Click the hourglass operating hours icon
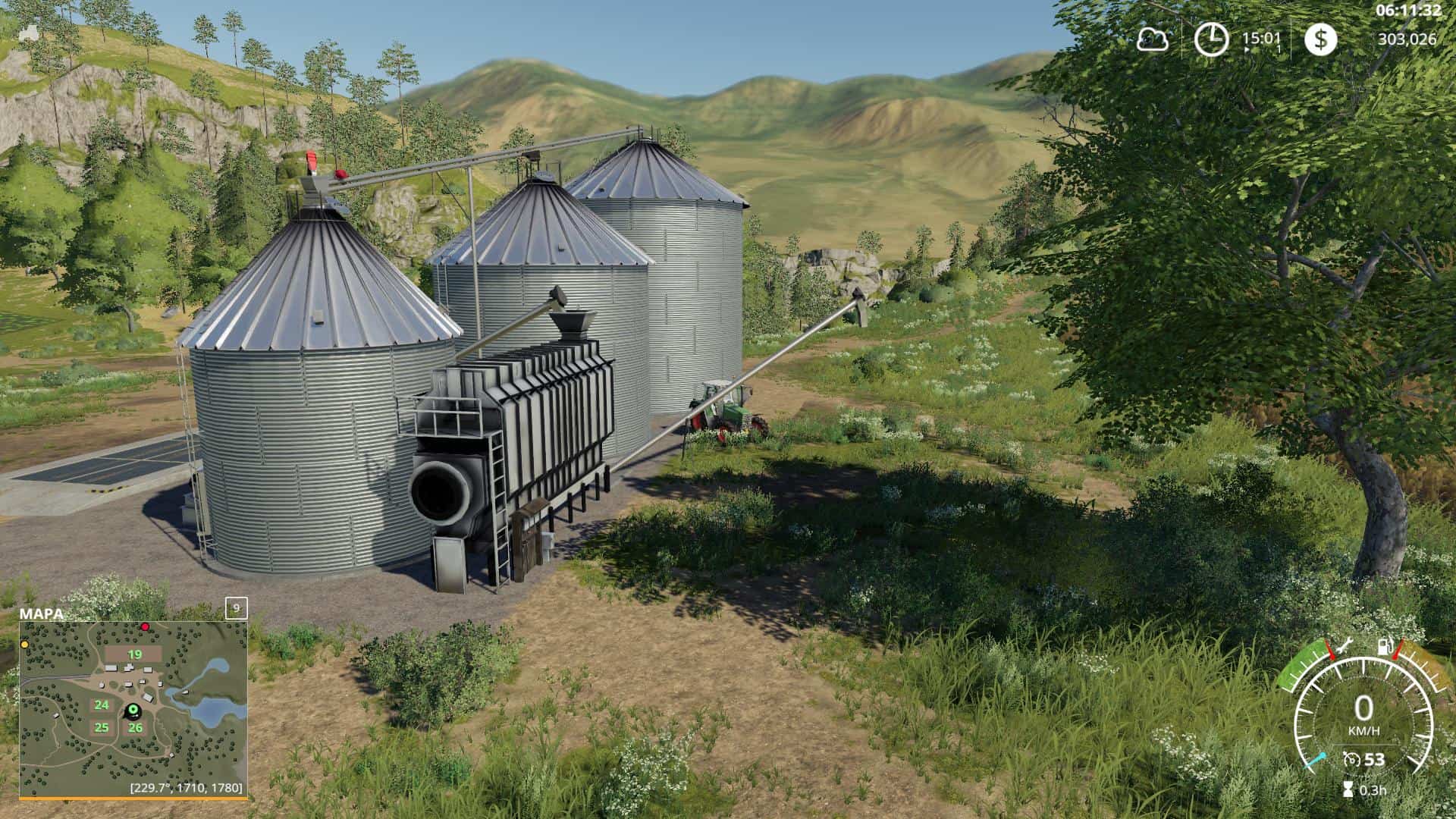Screen dimensions: 1456x819 click(1347, 789)
